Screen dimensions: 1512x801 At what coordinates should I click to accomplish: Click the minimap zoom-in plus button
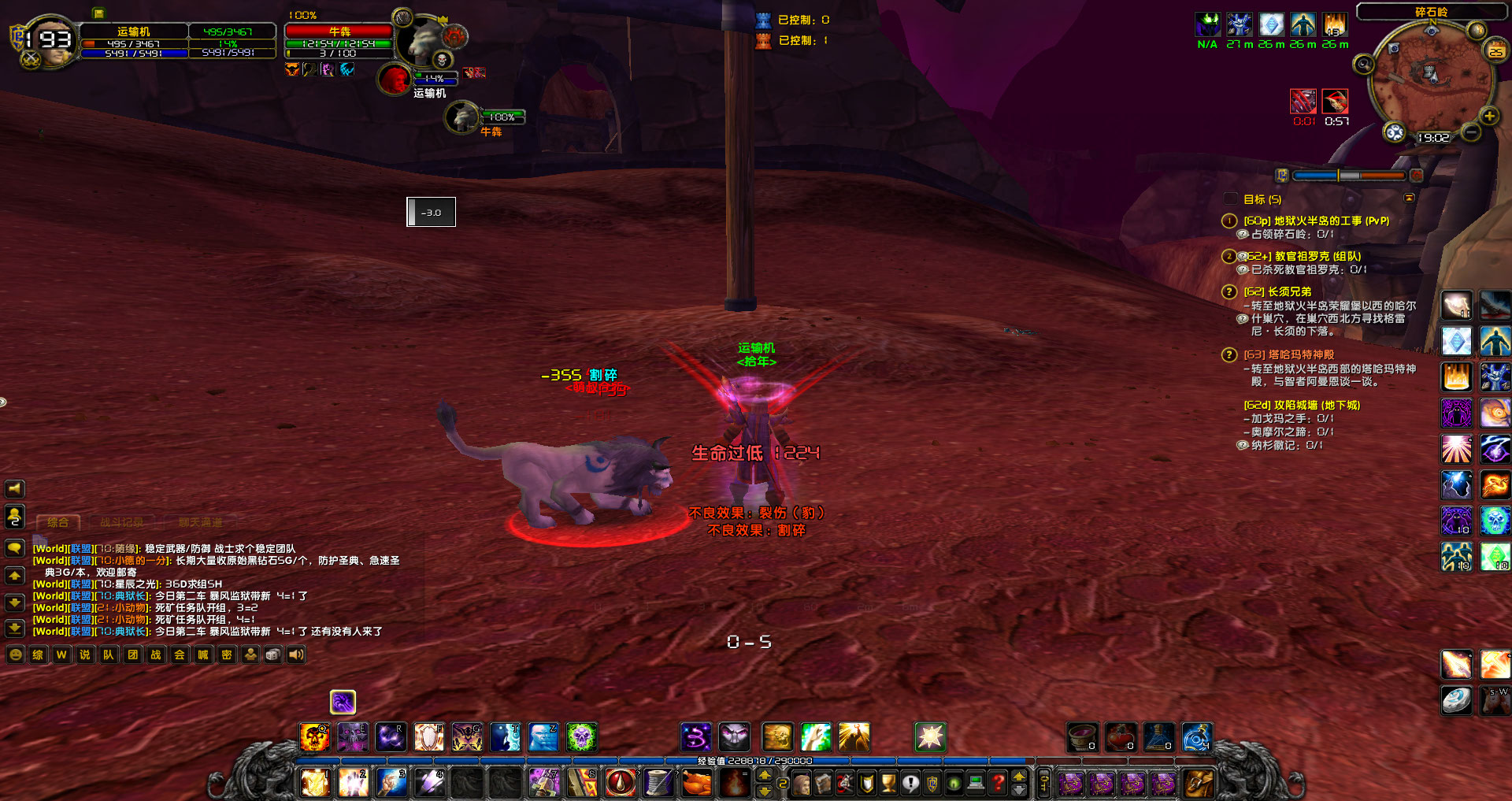coord(1489,116)
